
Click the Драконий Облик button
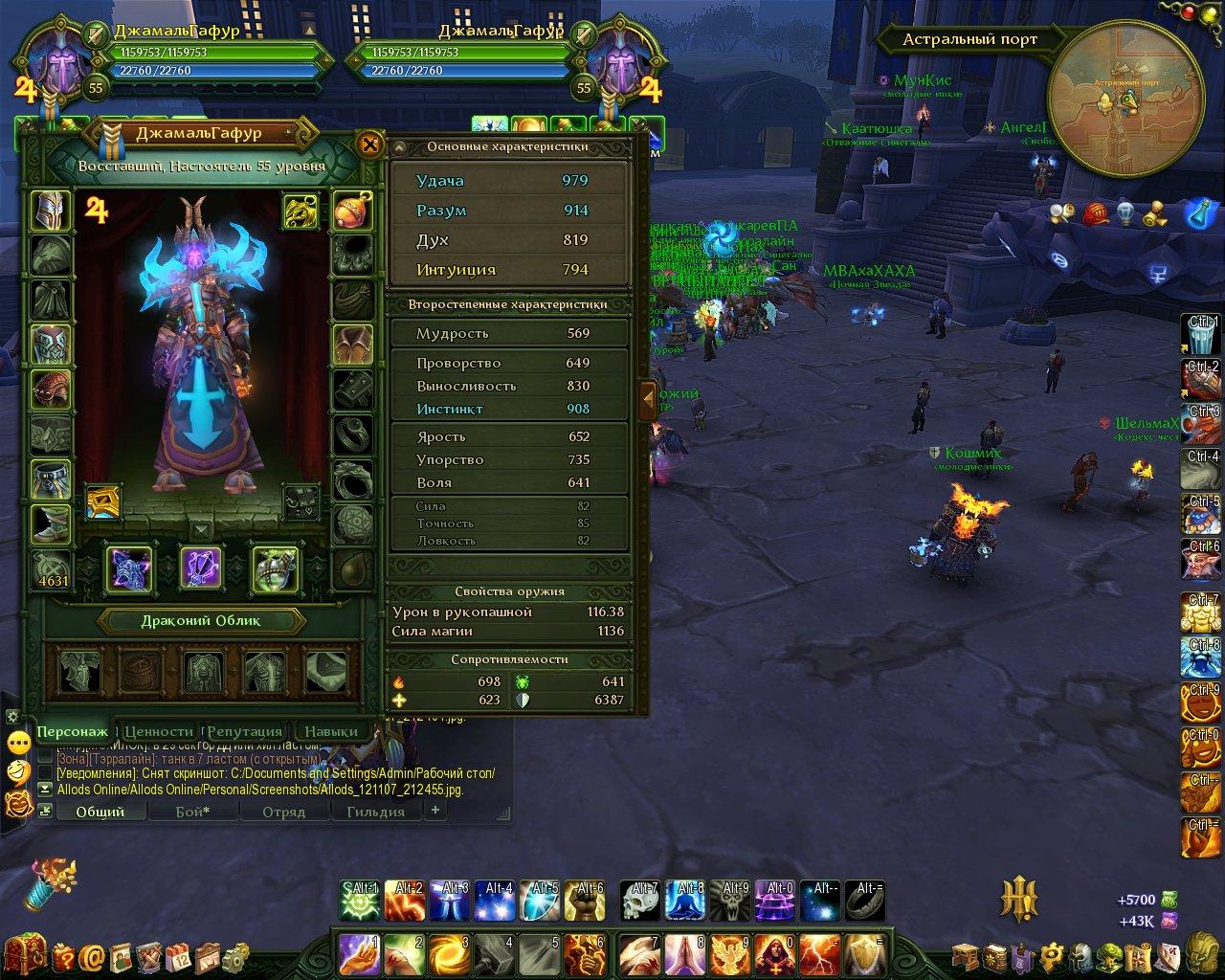(x=202, y=620)
